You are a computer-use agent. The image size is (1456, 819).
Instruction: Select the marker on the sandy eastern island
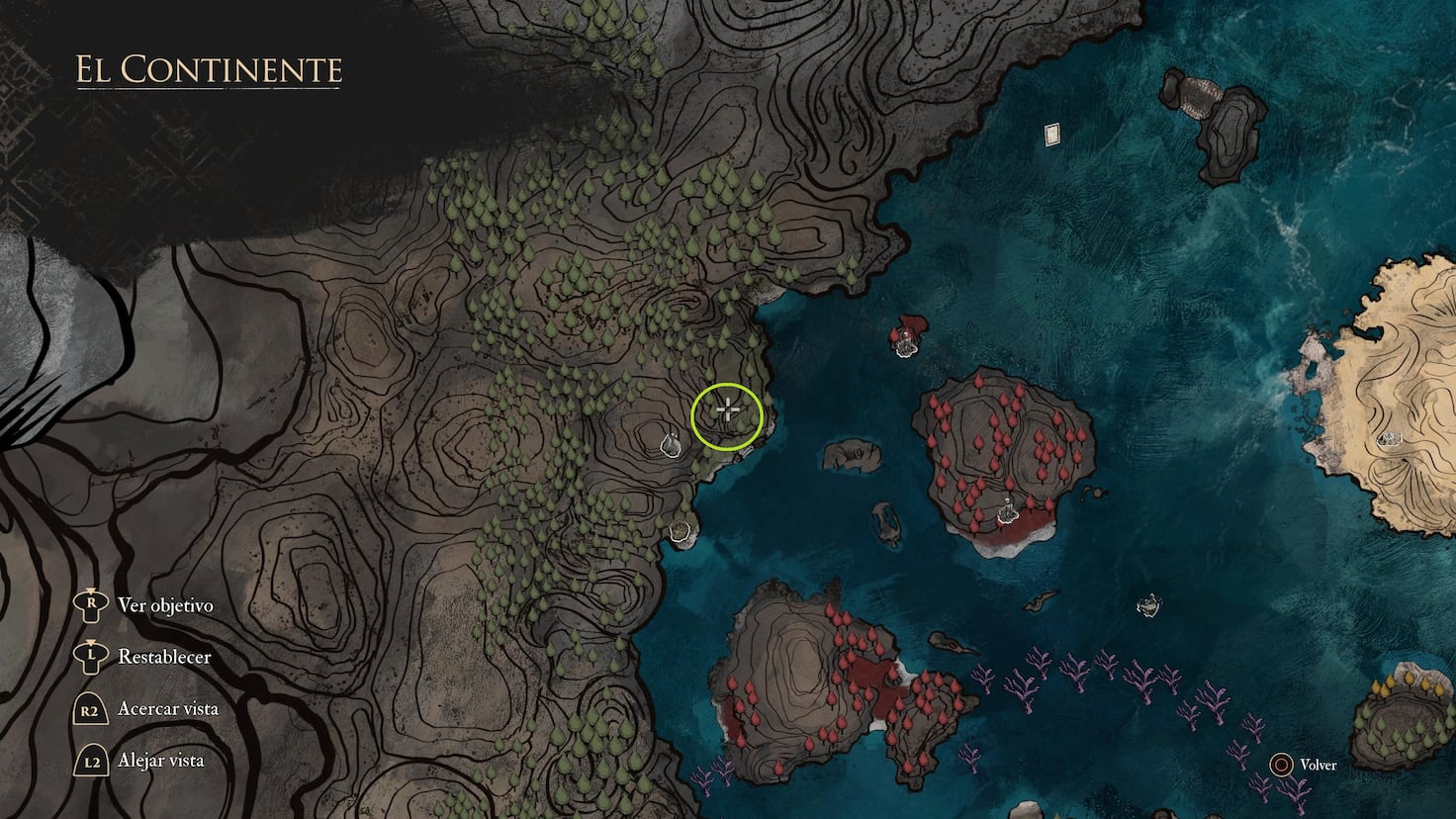pyautogui.click(x=1391, y=437)
